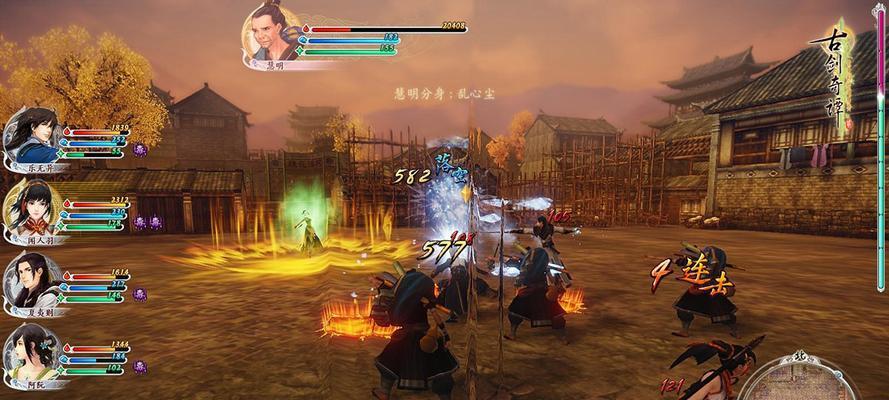Viewport: 889px width, 400px height.
Task: Pick the 阿阮 party portrait
Action: pos(30,352)
